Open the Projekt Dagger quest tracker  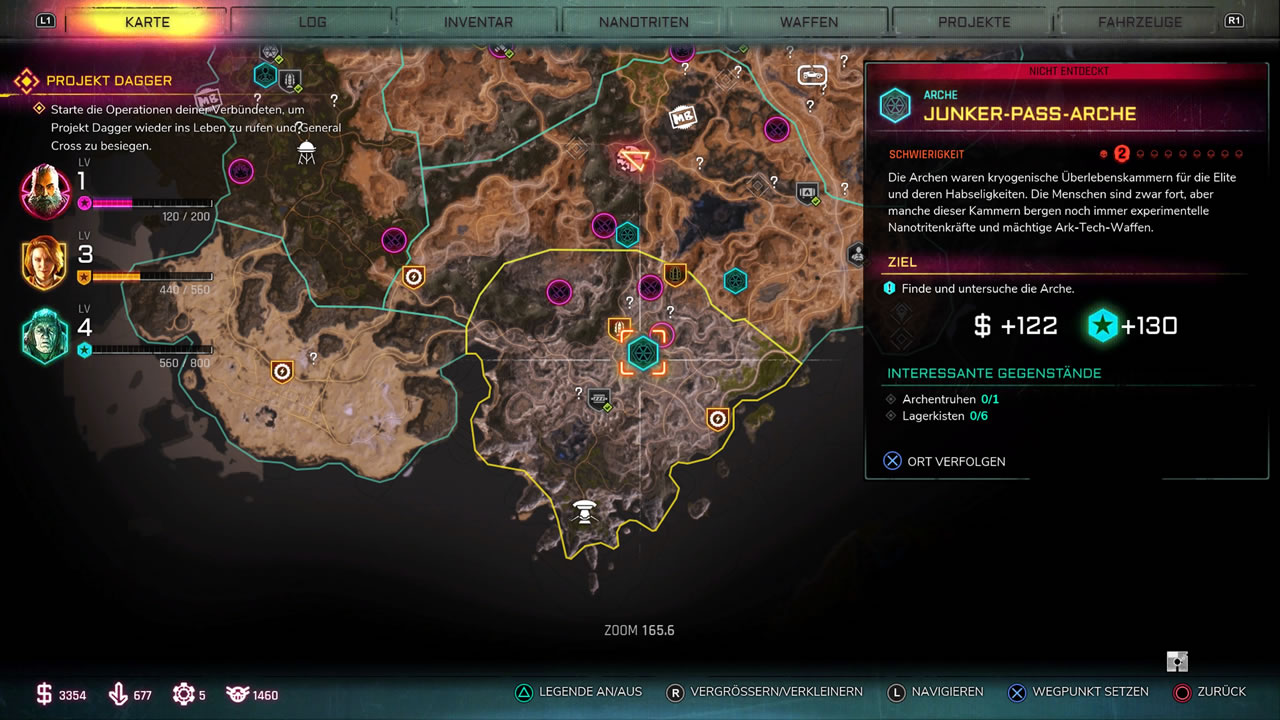point(108,81)
